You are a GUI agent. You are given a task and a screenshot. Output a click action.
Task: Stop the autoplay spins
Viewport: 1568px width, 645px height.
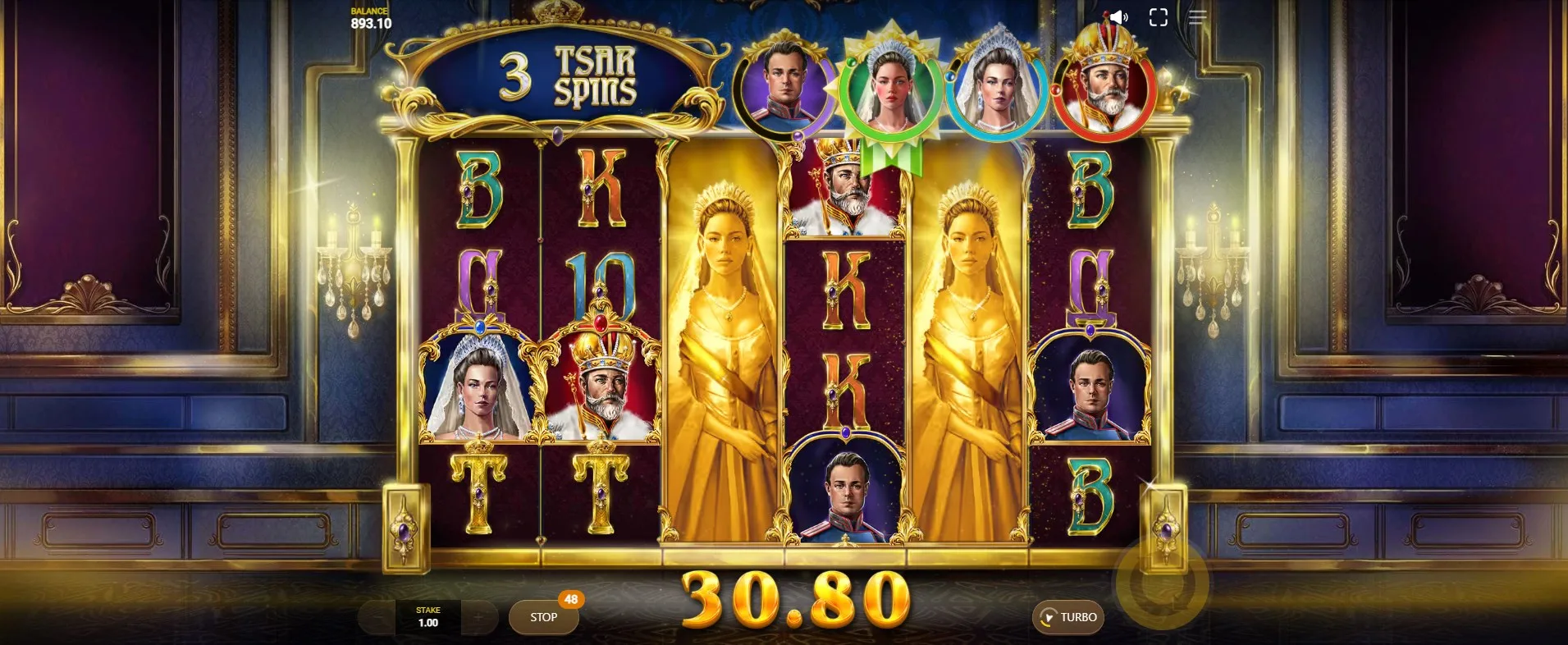click(x=543, y=617)
